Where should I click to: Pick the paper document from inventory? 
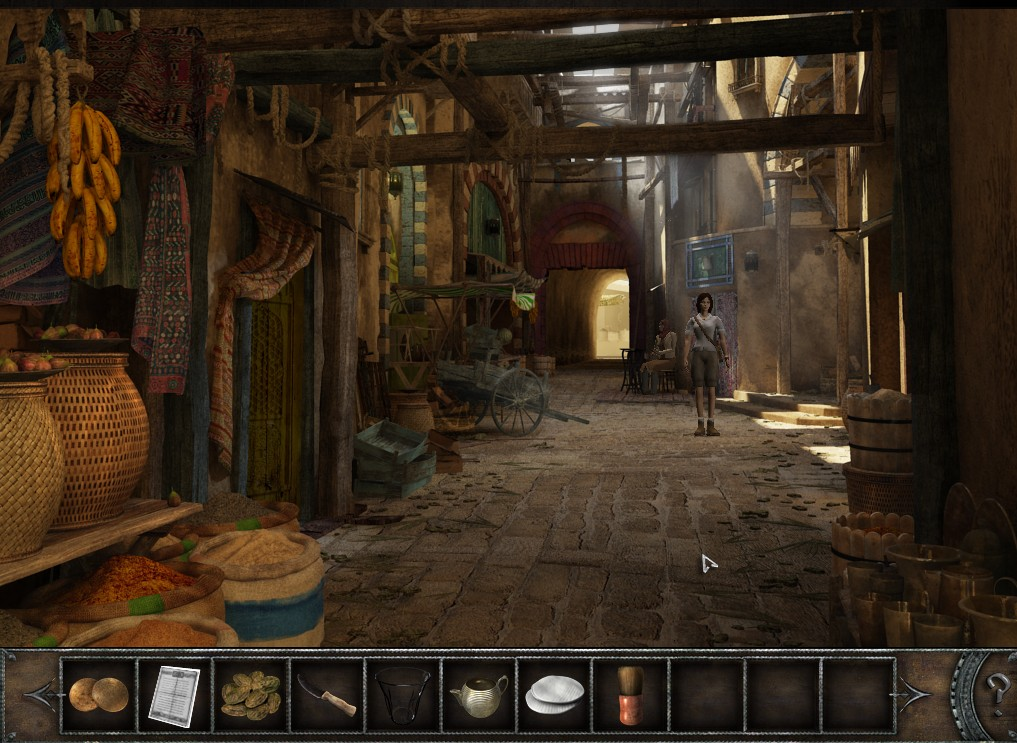[173, 695]
